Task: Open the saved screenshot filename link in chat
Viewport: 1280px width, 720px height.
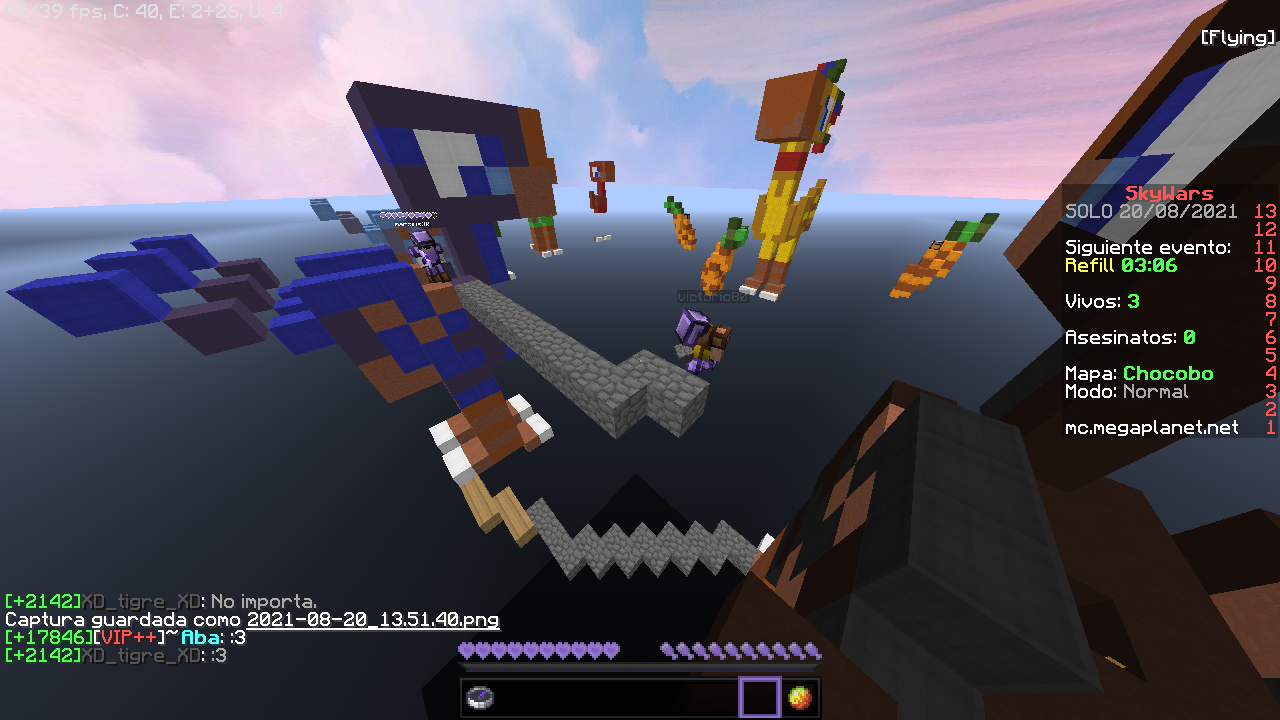Action: [x=373, y=620]
